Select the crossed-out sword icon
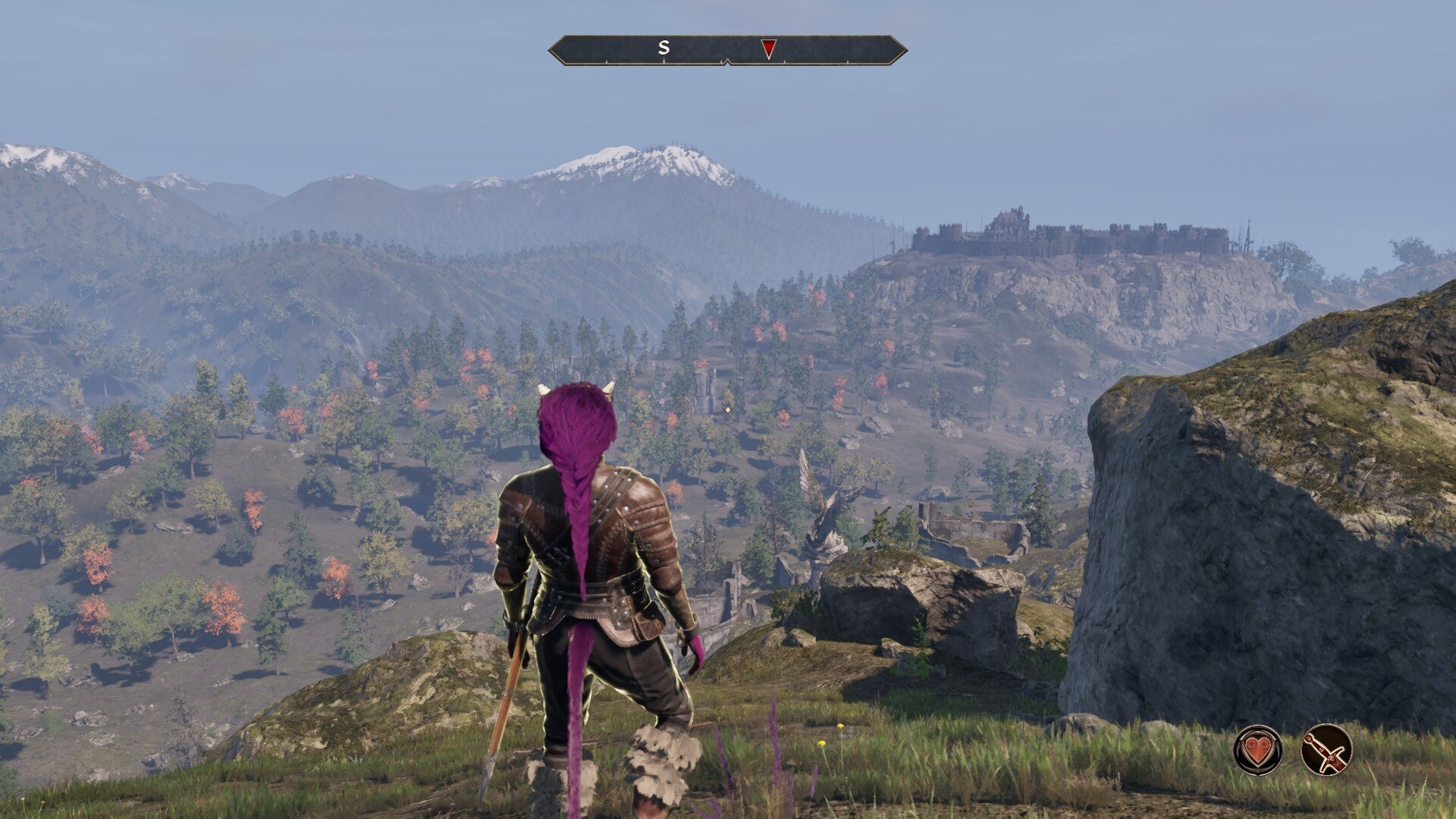 click(x=1326, y=750)
